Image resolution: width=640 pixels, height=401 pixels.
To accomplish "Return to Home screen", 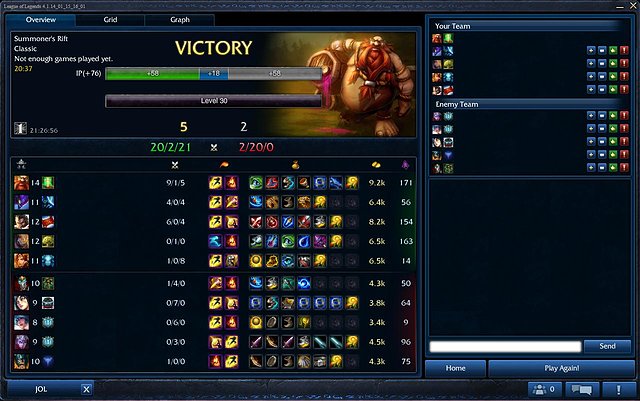I will point(456,368).
